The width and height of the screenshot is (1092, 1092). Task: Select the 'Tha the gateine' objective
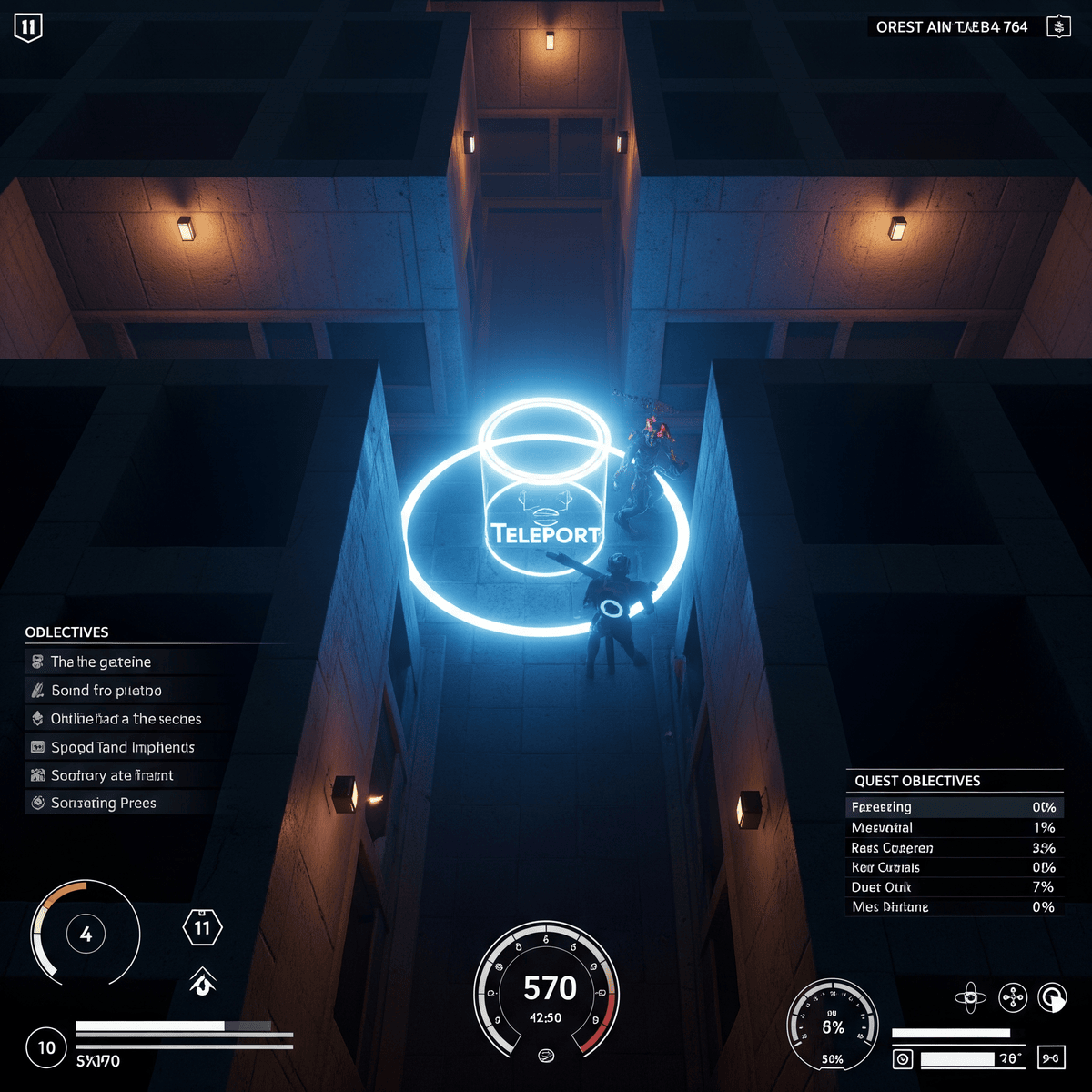point(101,662)
